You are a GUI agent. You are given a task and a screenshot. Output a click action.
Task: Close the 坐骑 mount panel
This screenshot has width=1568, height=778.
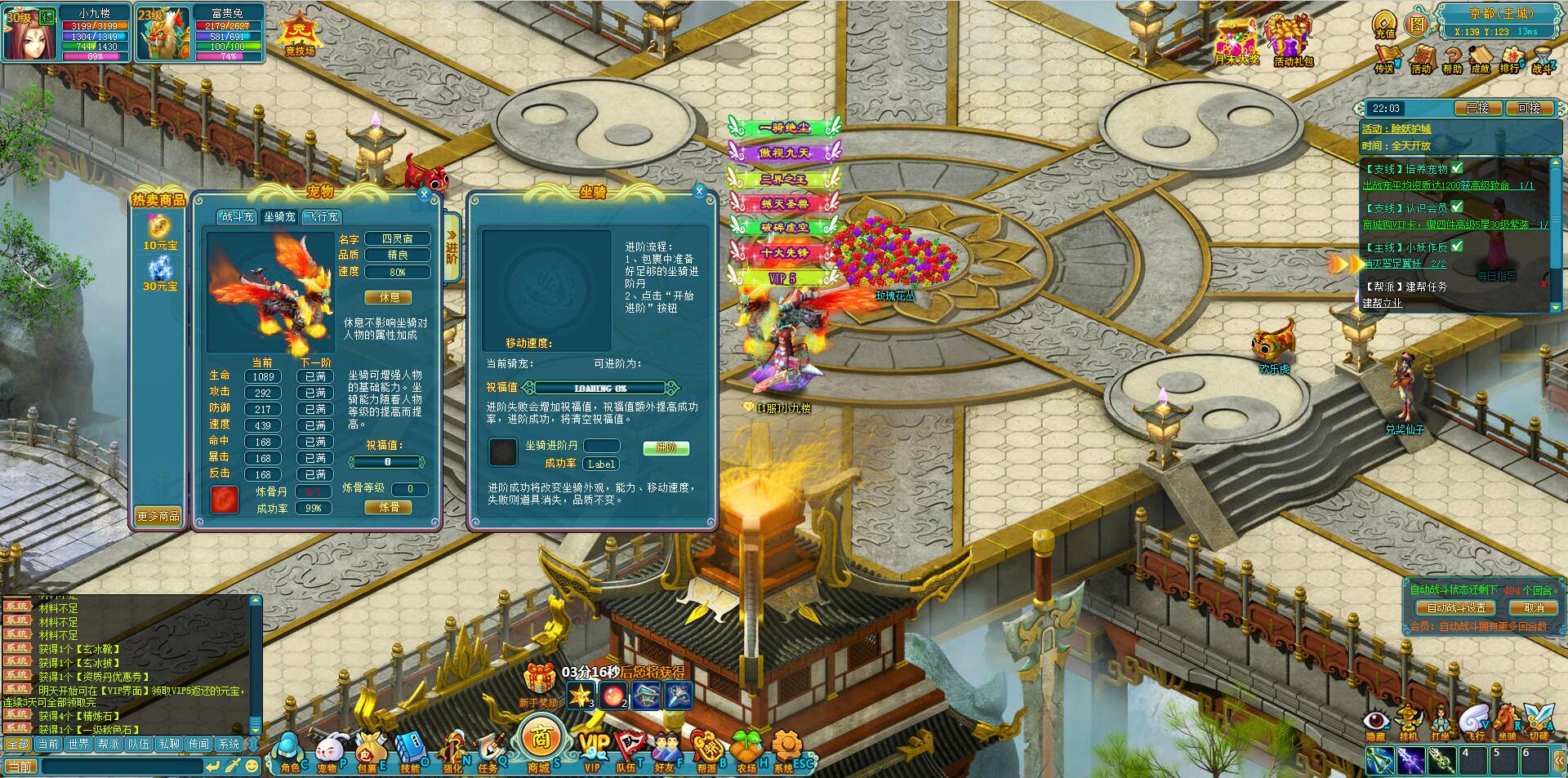(x=699, y=191)
